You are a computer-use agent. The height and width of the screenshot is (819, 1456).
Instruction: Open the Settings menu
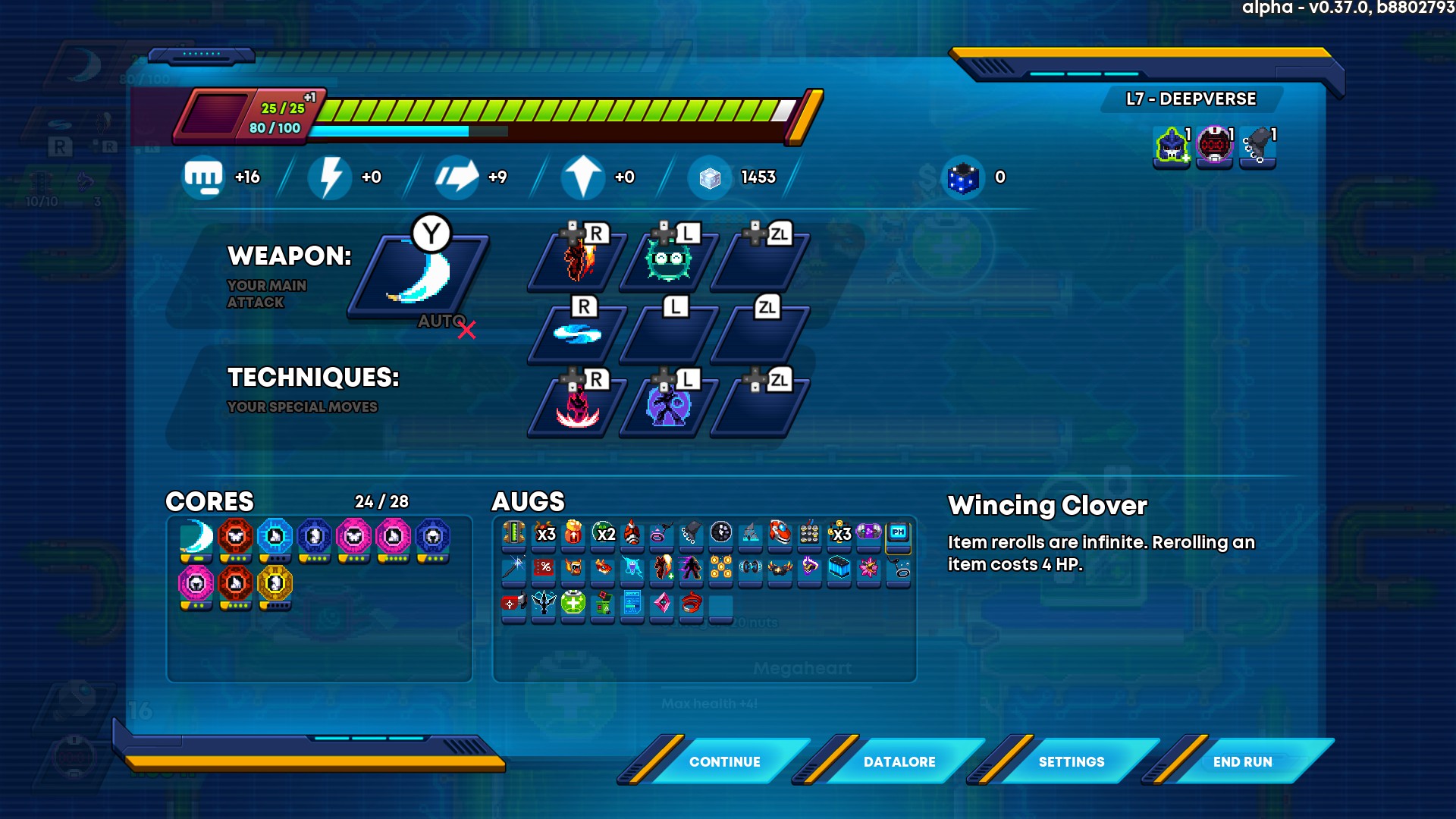(1071, 761)
